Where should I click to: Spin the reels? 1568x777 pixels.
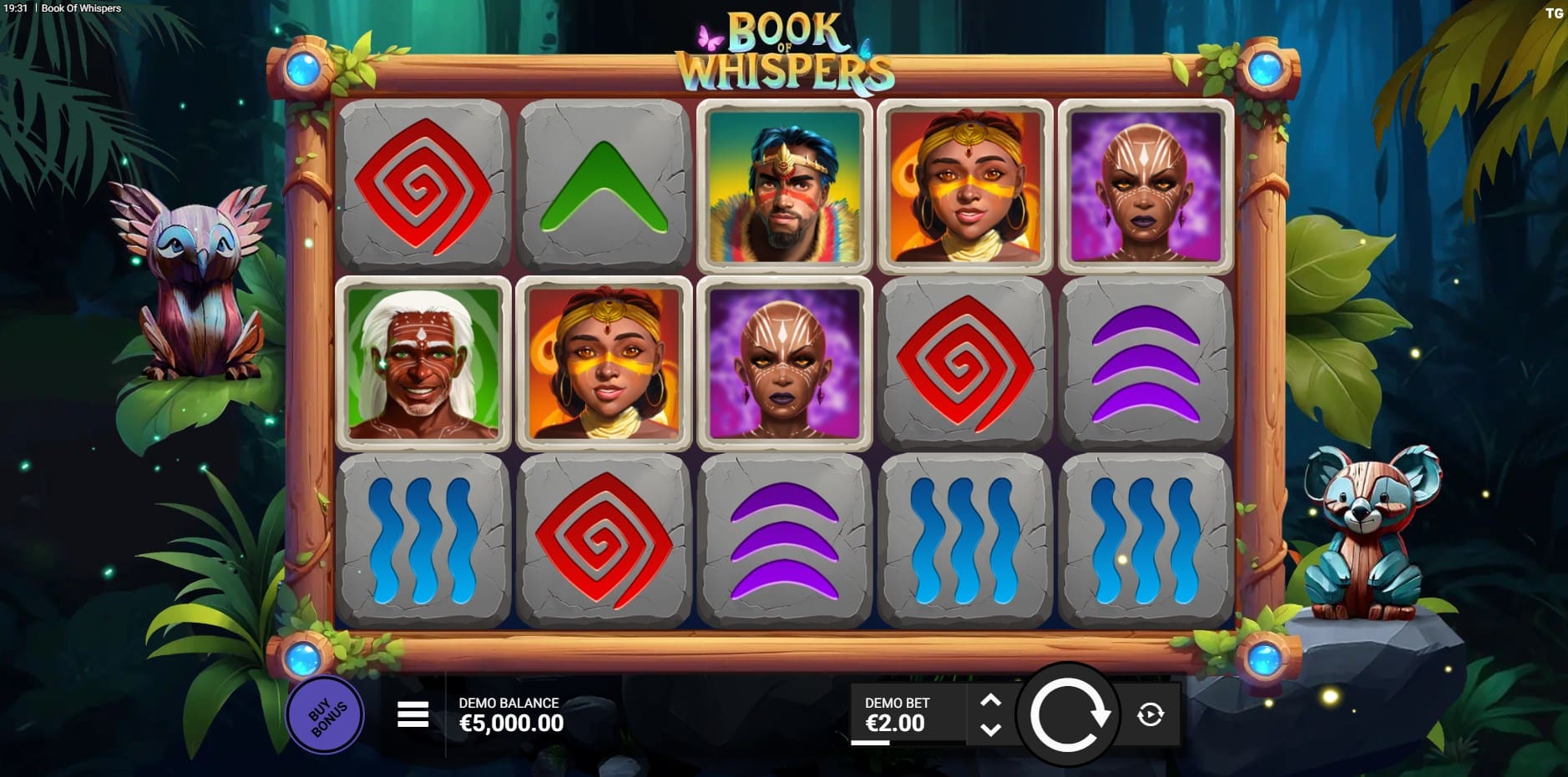tap(1069, 715)
